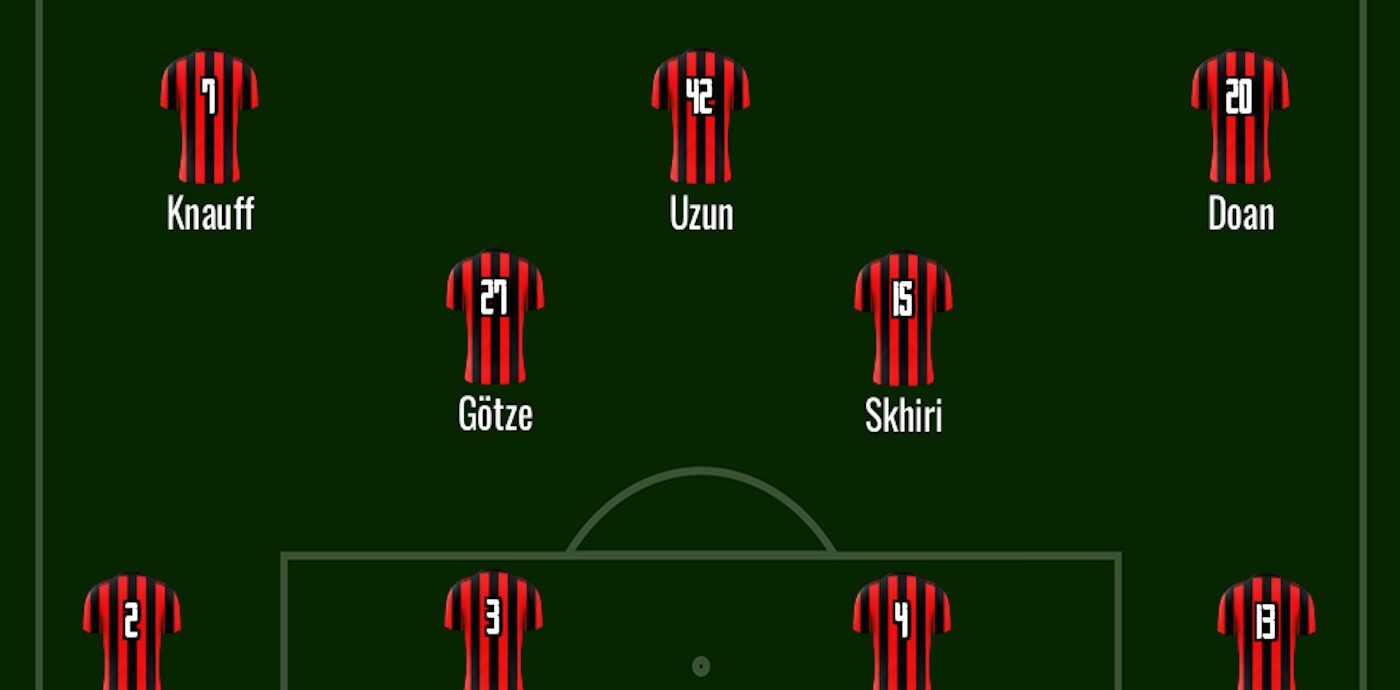Select Götze's number 27 shirt
The image size is (1400, 690).
[495, 317]
